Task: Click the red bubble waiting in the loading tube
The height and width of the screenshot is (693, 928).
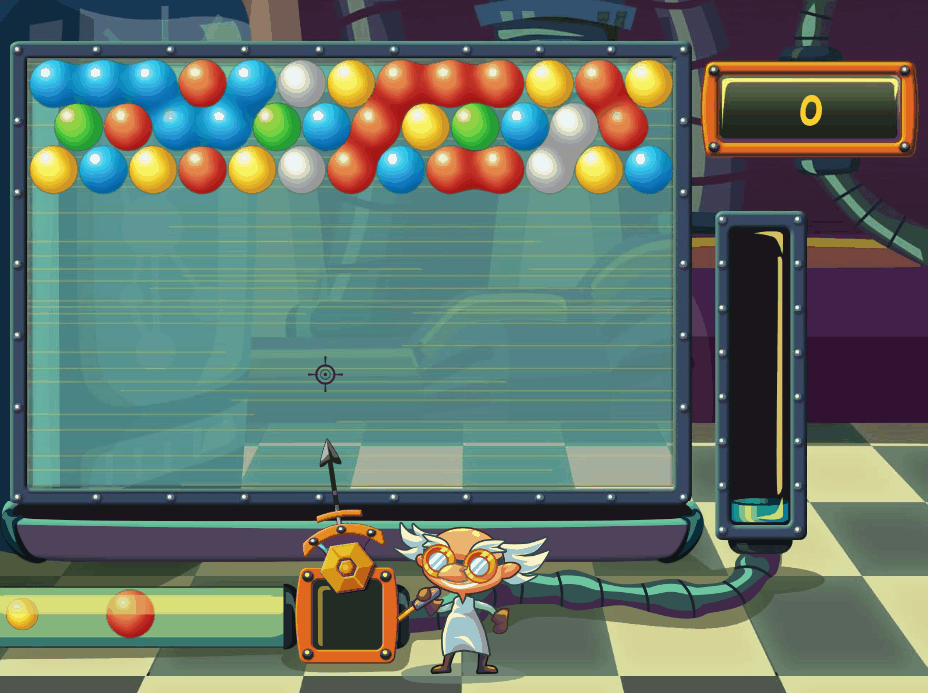Action: (x=131, y=613)
